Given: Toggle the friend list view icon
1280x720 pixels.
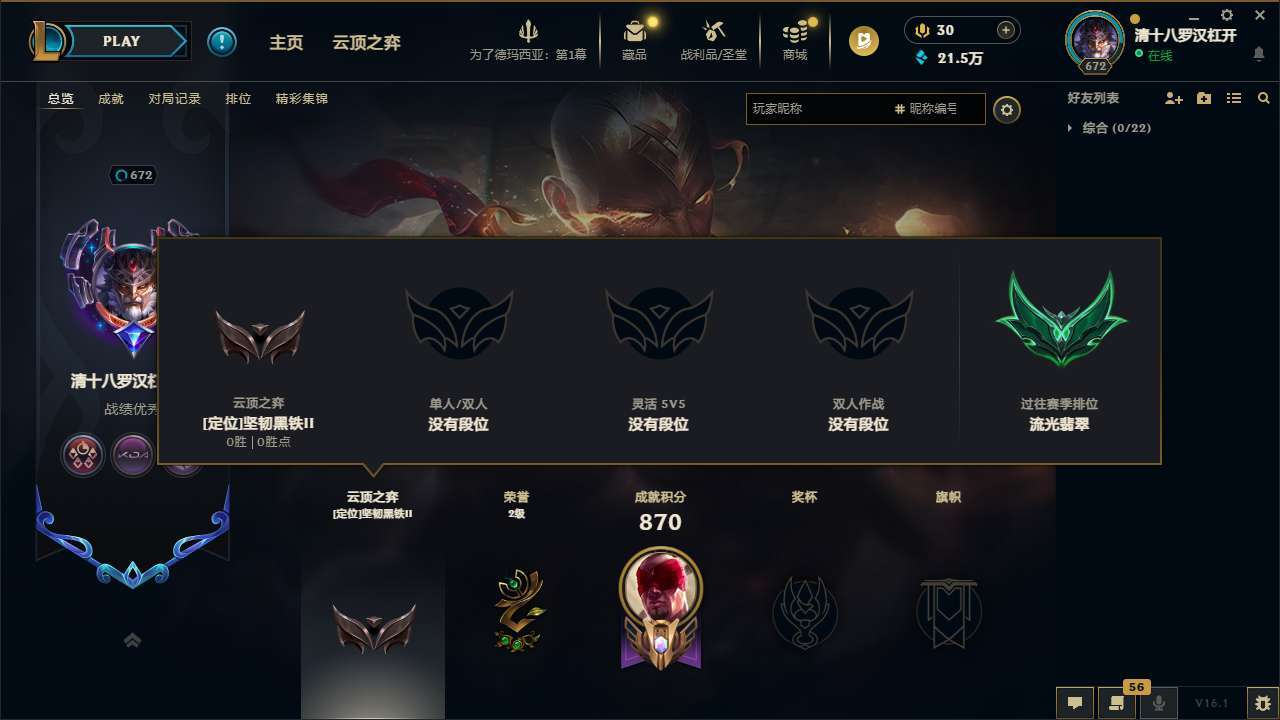Looking at the screenshot, I should pos(1233,98).
